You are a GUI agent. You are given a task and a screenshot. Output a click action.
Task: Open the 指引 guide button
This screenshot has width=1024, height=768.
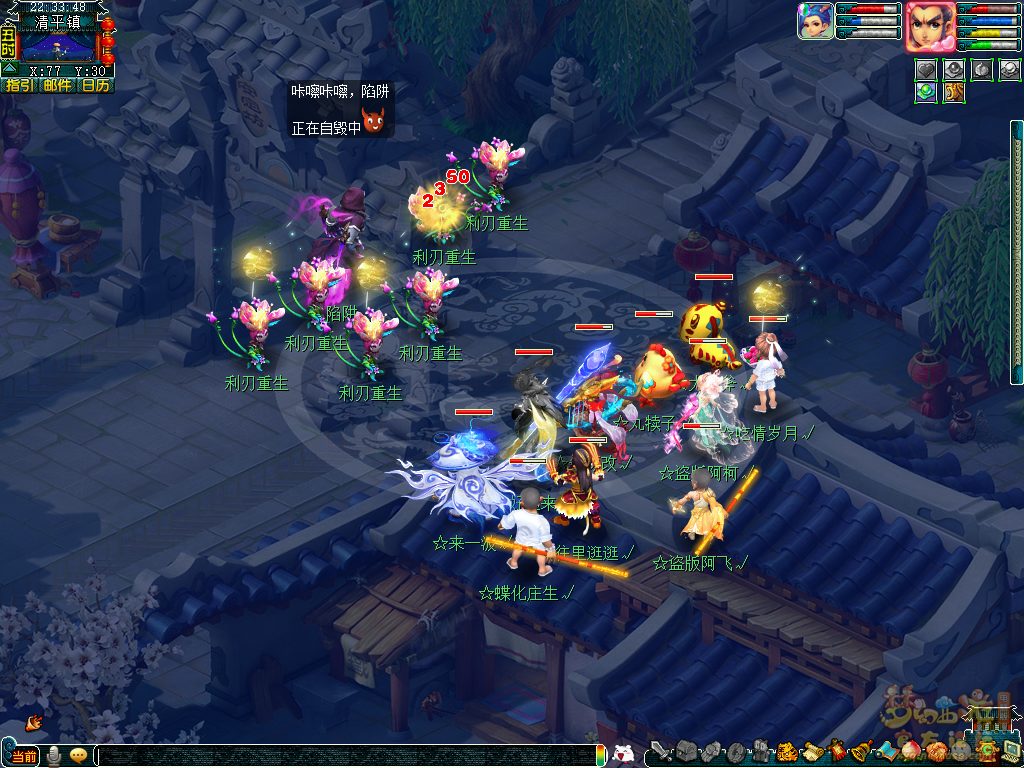[x=19, y=86]
